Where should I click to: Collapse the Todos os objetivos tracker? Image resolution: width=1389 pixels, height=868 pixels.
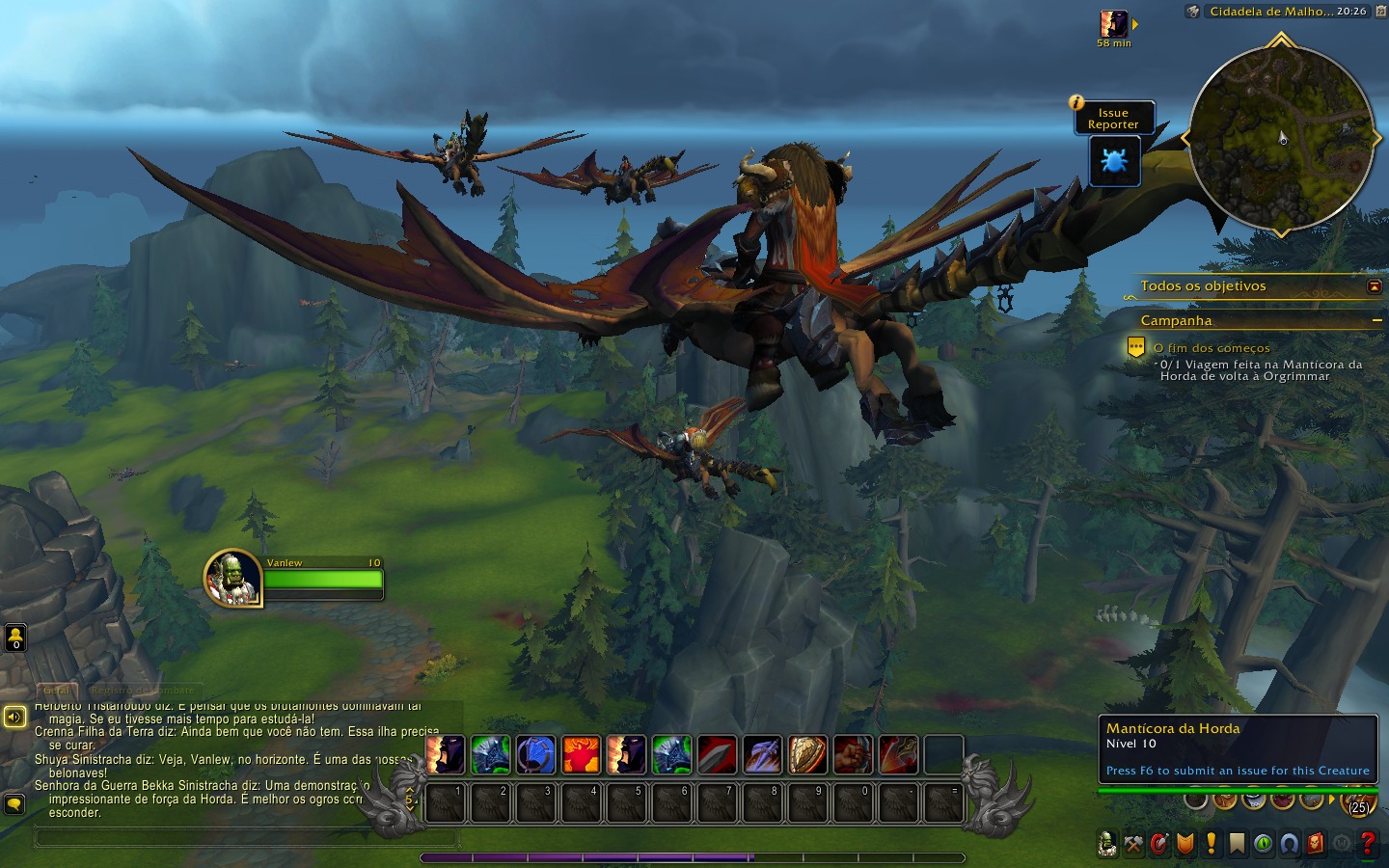click(1374, 286)
